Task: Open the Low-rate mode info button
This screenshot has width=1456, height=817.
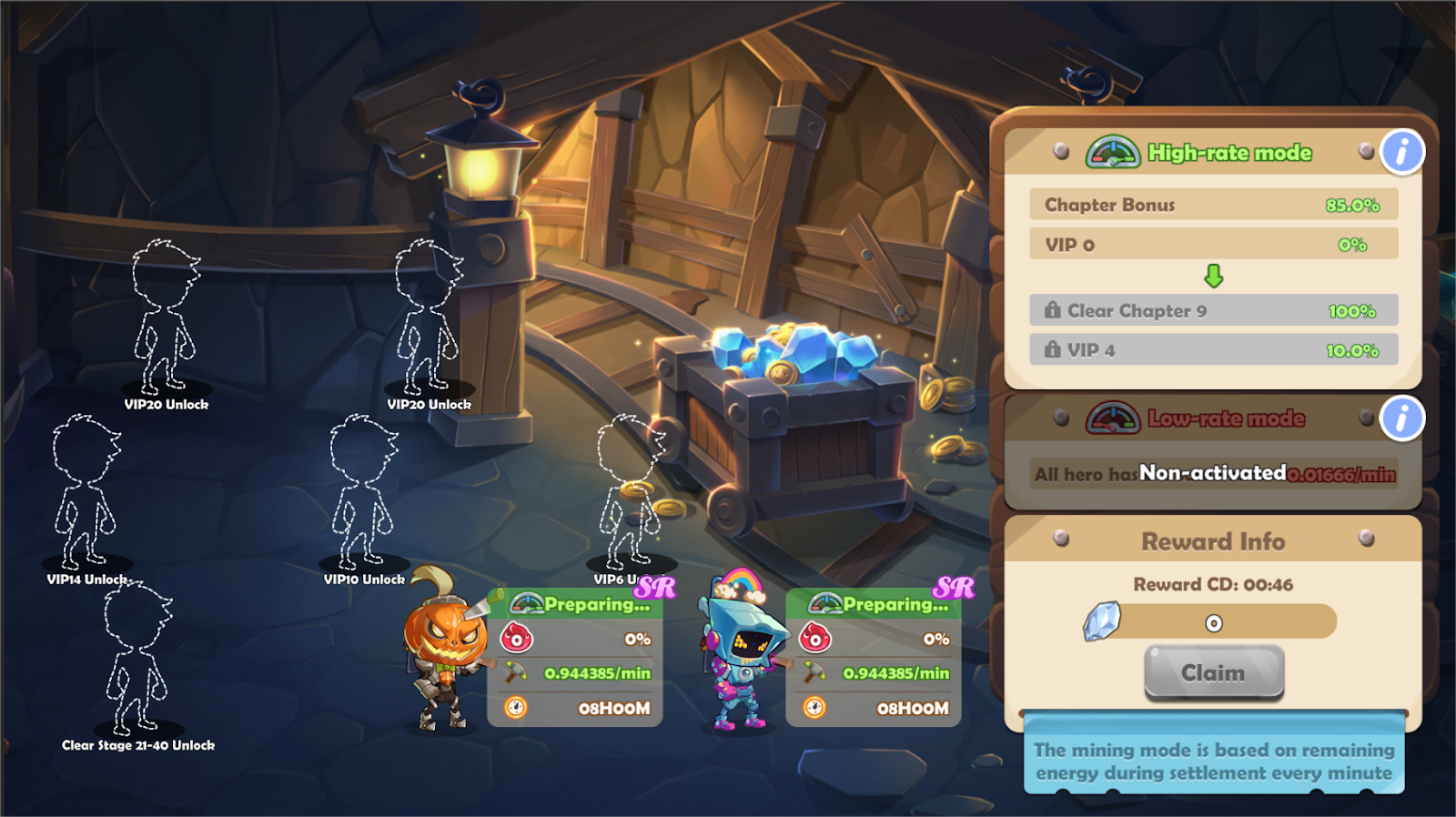Action: [1401, 419]
